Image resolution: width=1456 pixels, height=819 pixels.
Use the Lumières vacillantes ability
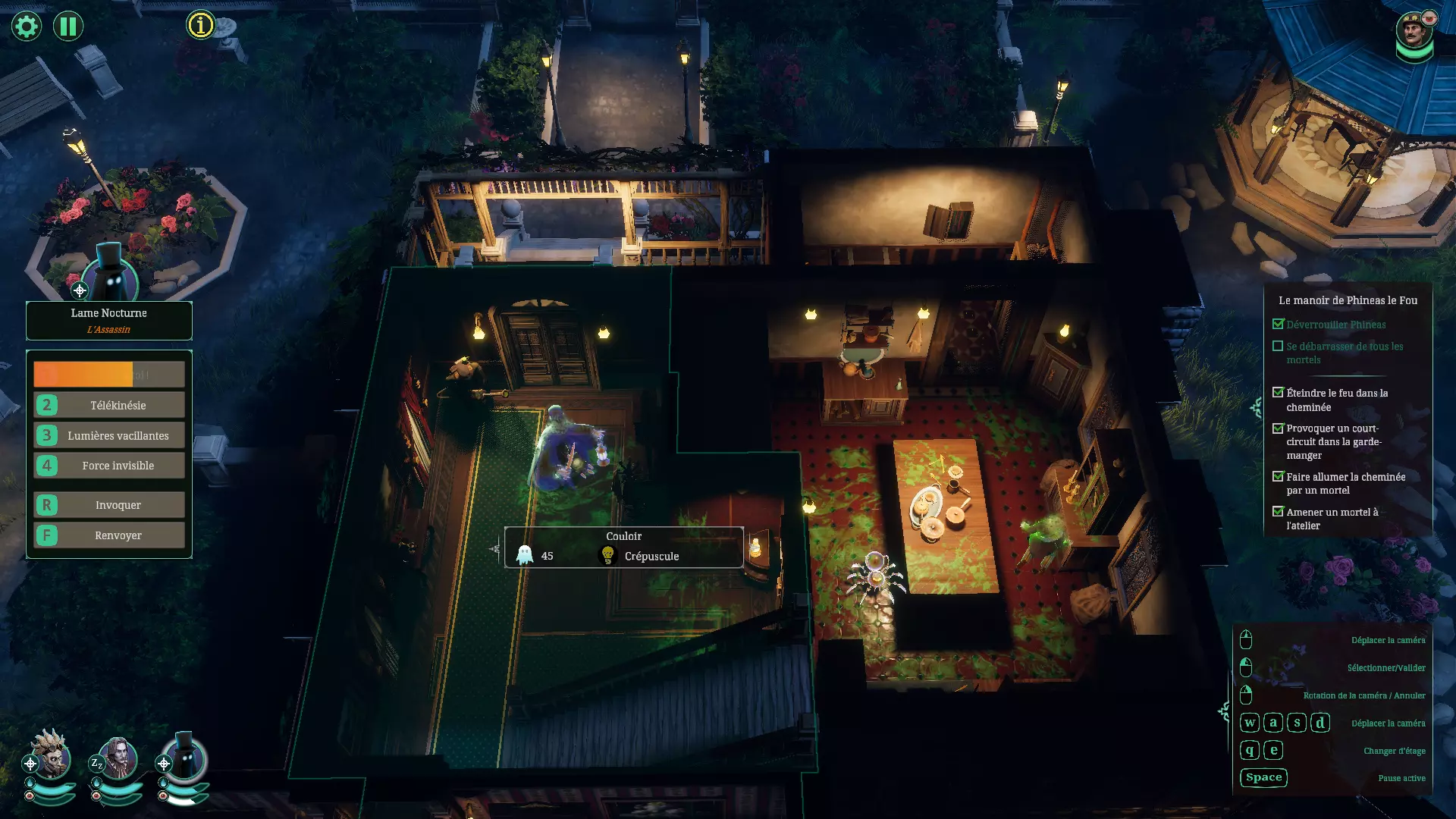coord(109,435)
